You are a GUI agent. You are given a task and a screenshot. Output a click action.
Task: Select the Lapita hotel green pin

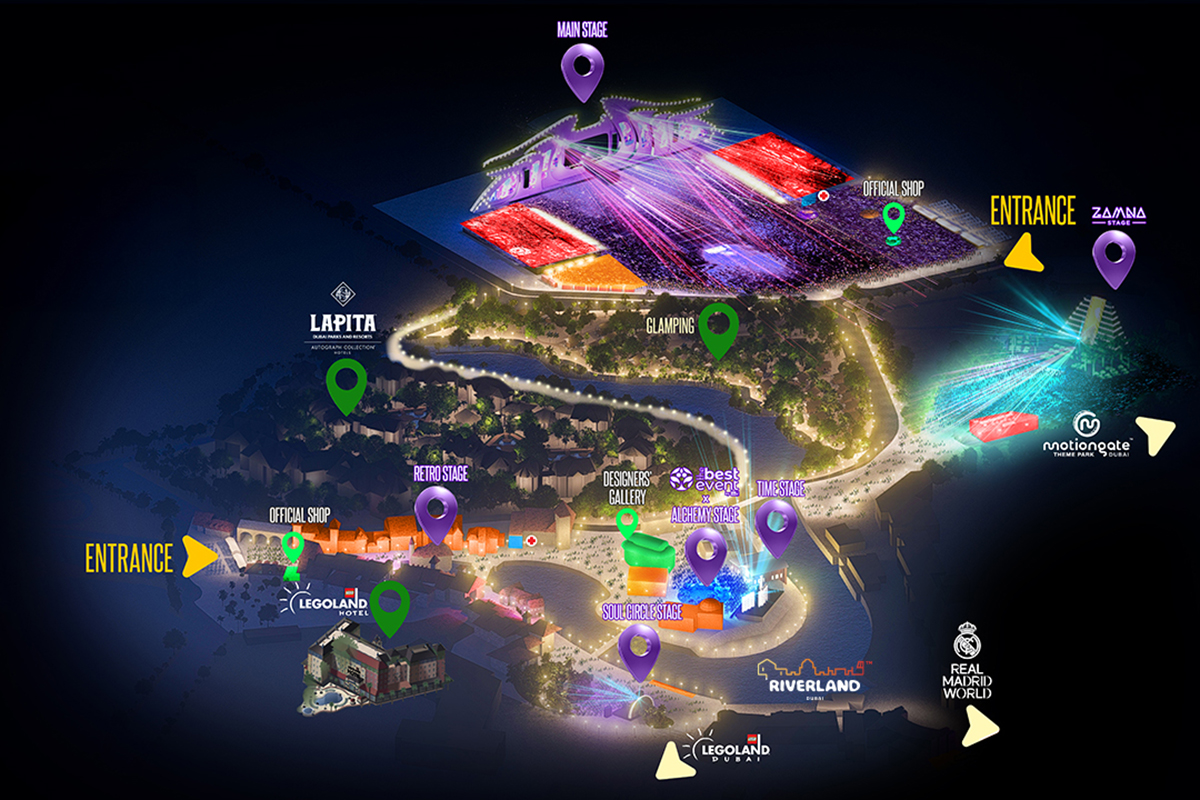(x=347, y=383)
